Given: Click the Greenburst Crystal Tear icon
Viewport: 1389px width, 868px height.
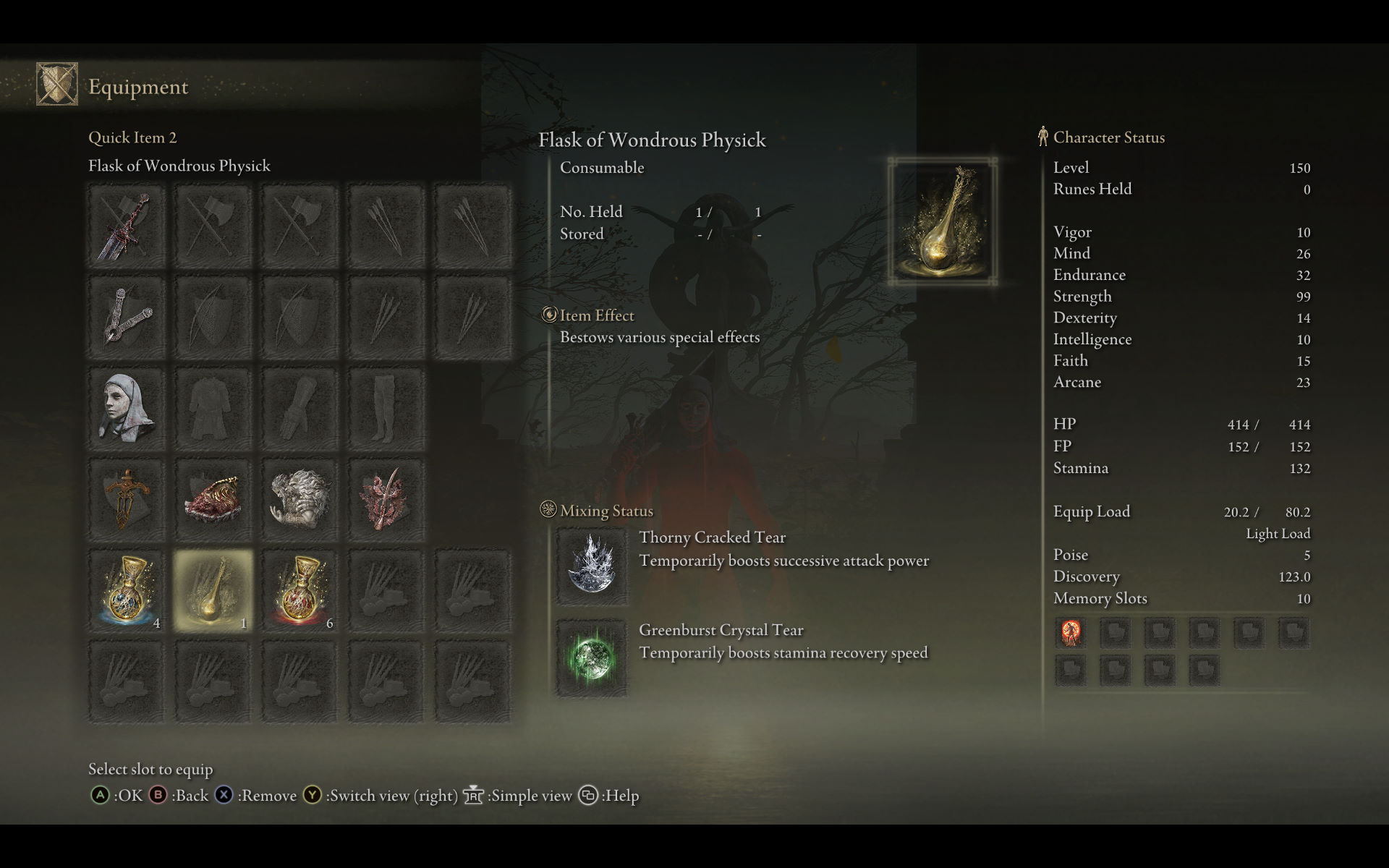Looking at the screenshot, I should pyautogui.click(x=592, y=658).
